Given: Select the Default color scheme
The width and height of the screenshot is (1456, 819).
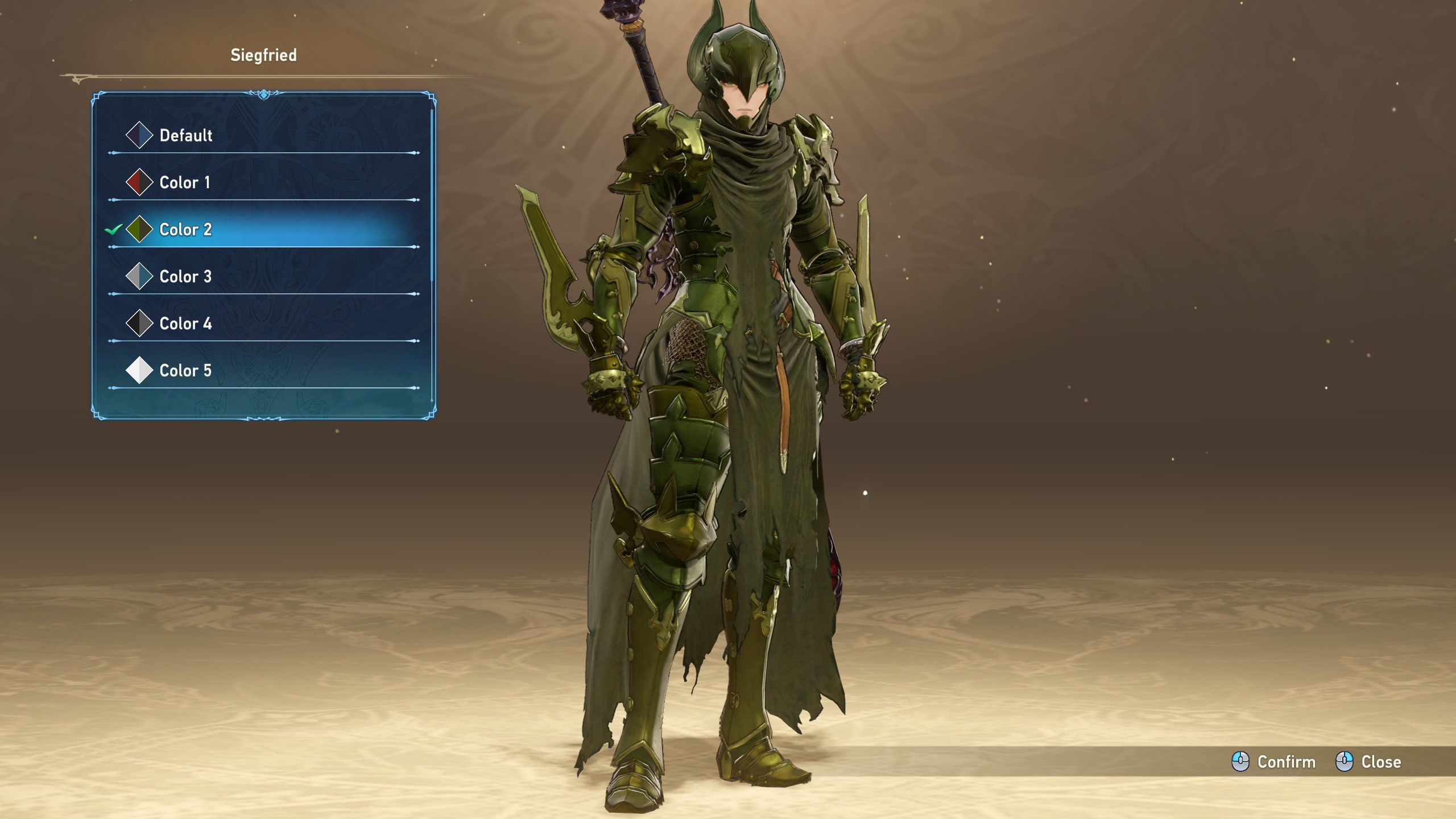Looking at the screenshot, I should (x=185, y=135).
